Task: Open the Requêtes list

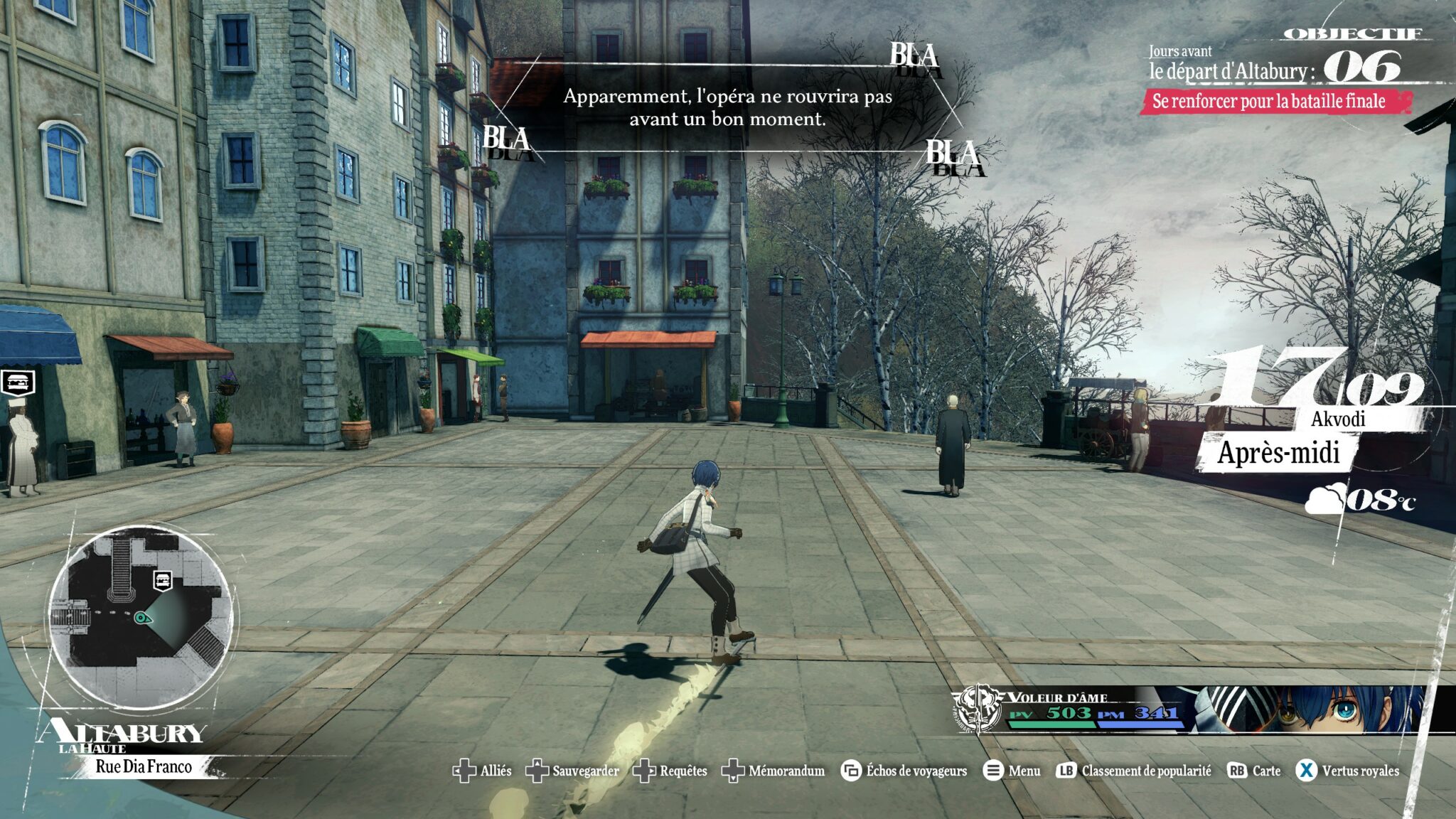Action: pyautogui.click(x=670, y=771)
